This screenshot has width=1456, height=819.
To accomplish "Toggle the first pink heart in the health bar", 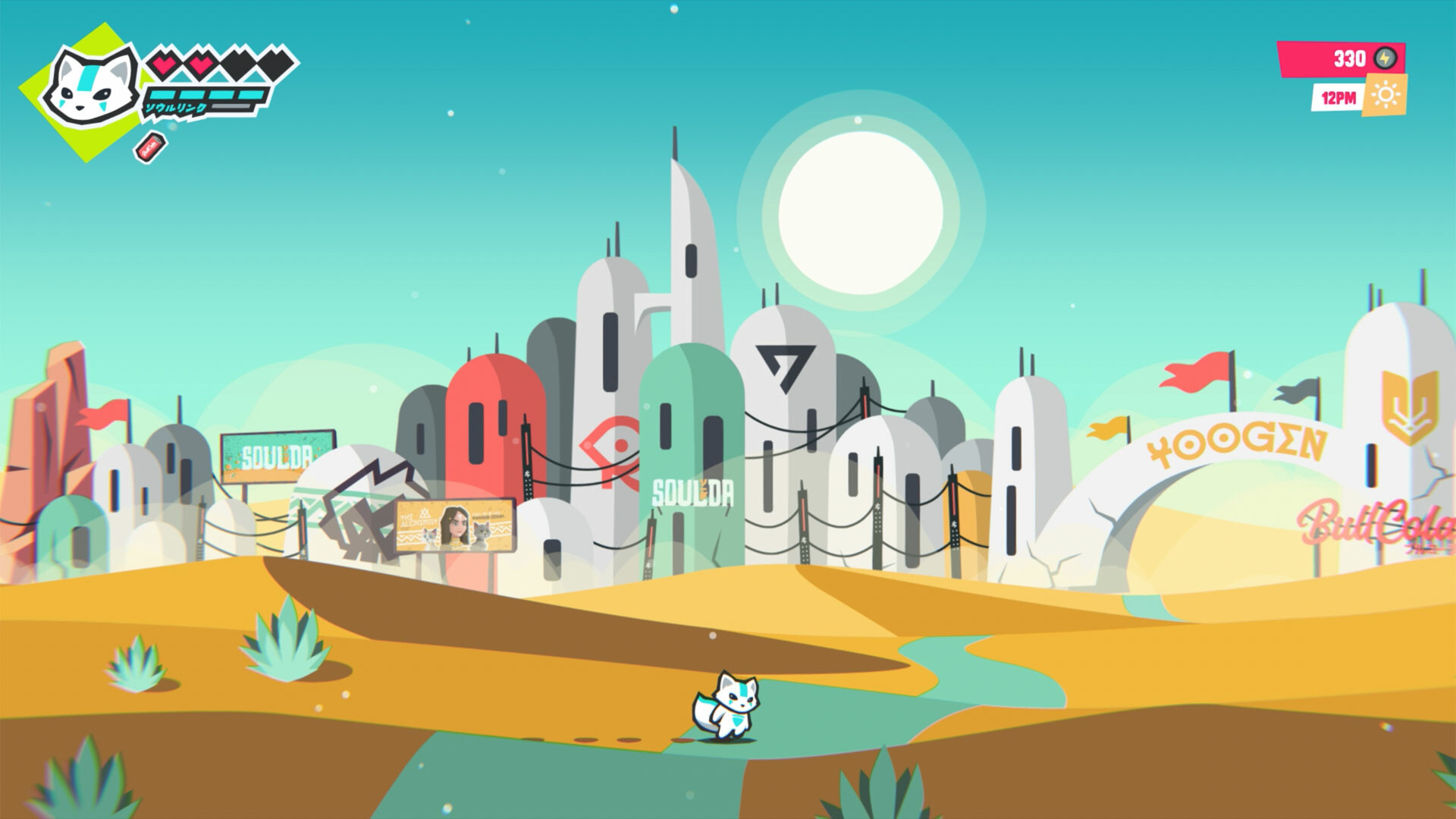I will [164, 64].
